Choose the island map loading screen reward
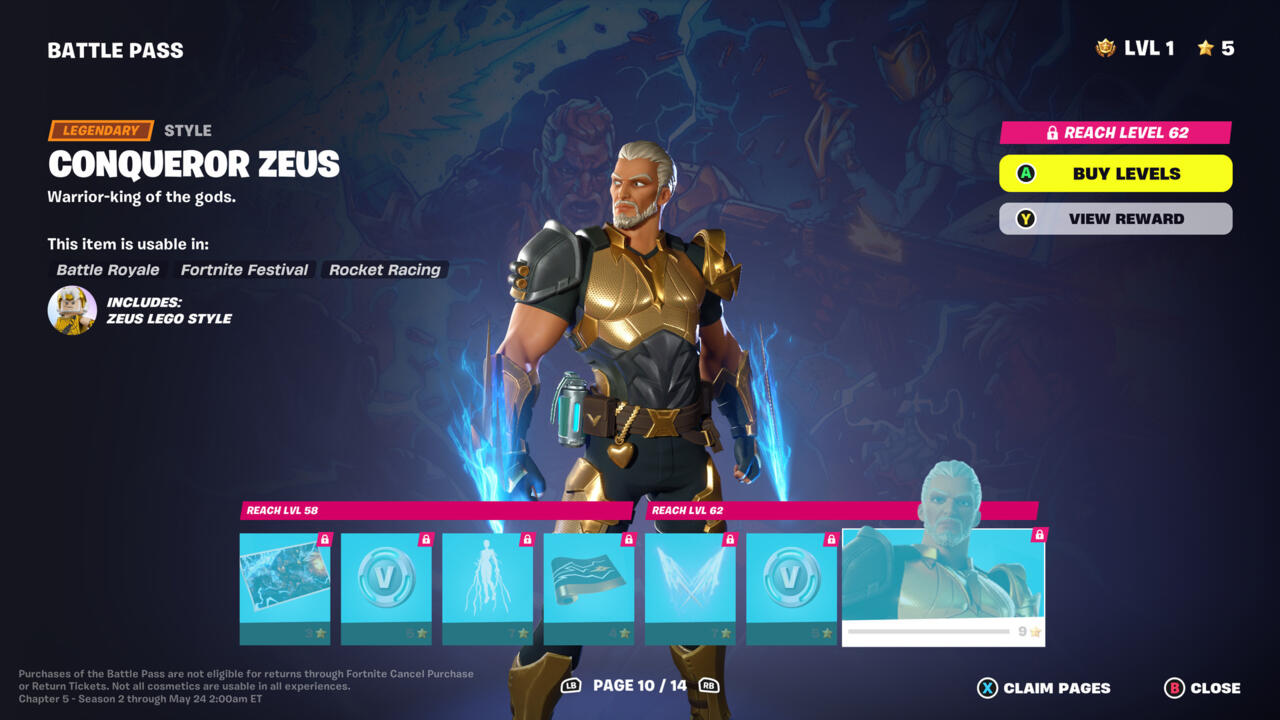This screenshot has width=1280, height=720. click(x=285, y=588)
